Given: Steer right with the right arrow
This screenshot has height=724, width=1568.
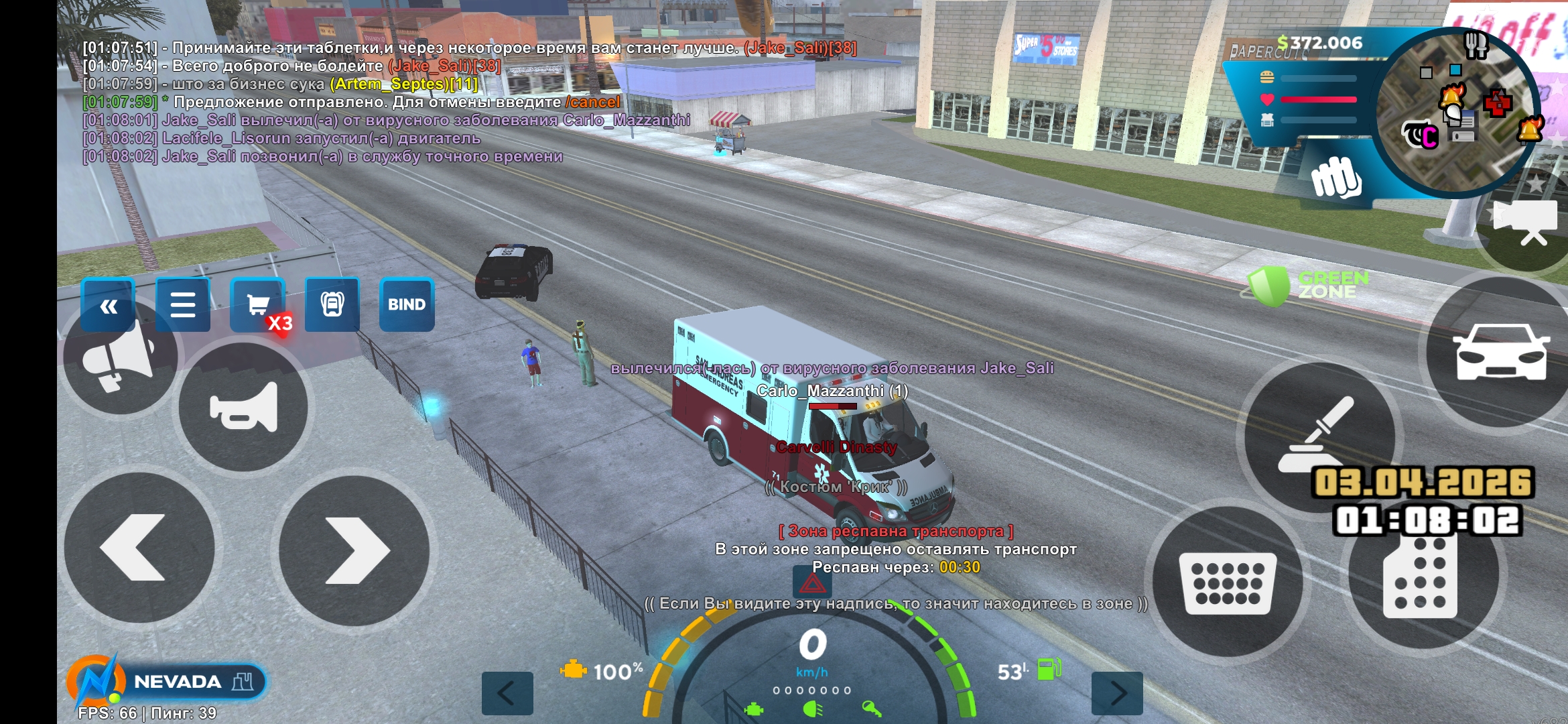Looking at the screenshot, I should pyautogui.click(x=354, y=550).
